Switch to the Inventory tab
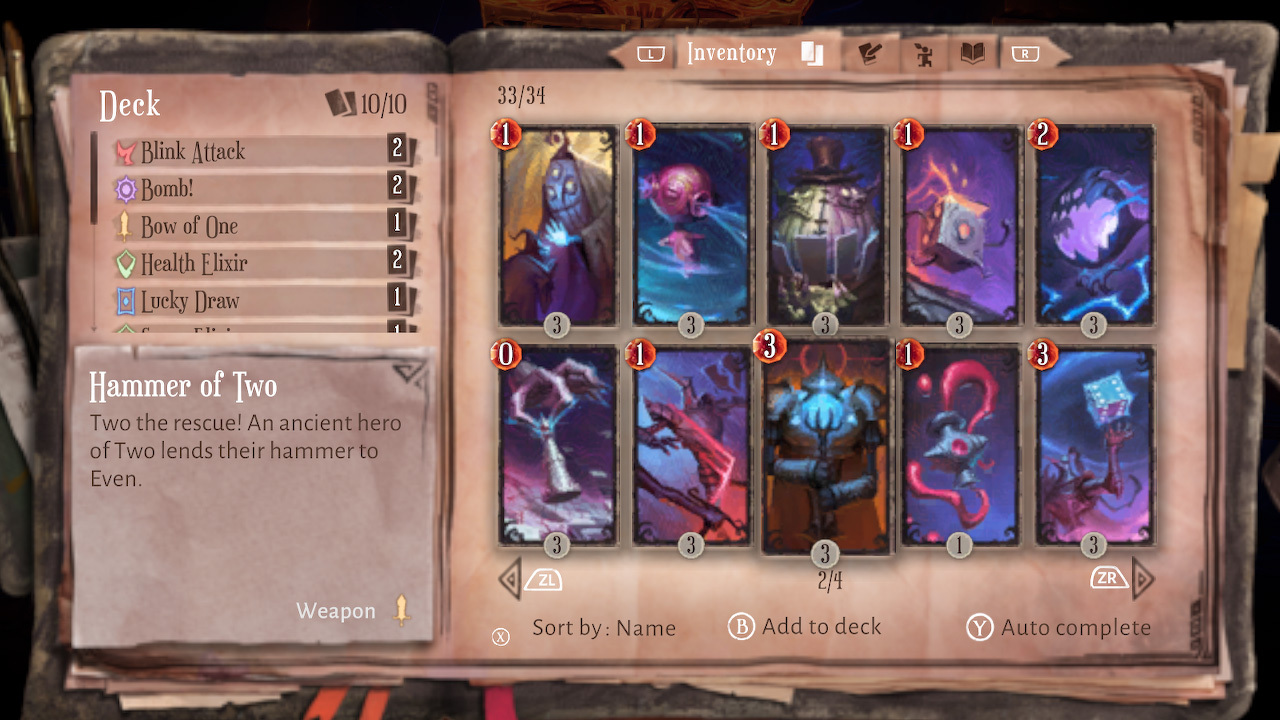 click(x=731, y=52)
